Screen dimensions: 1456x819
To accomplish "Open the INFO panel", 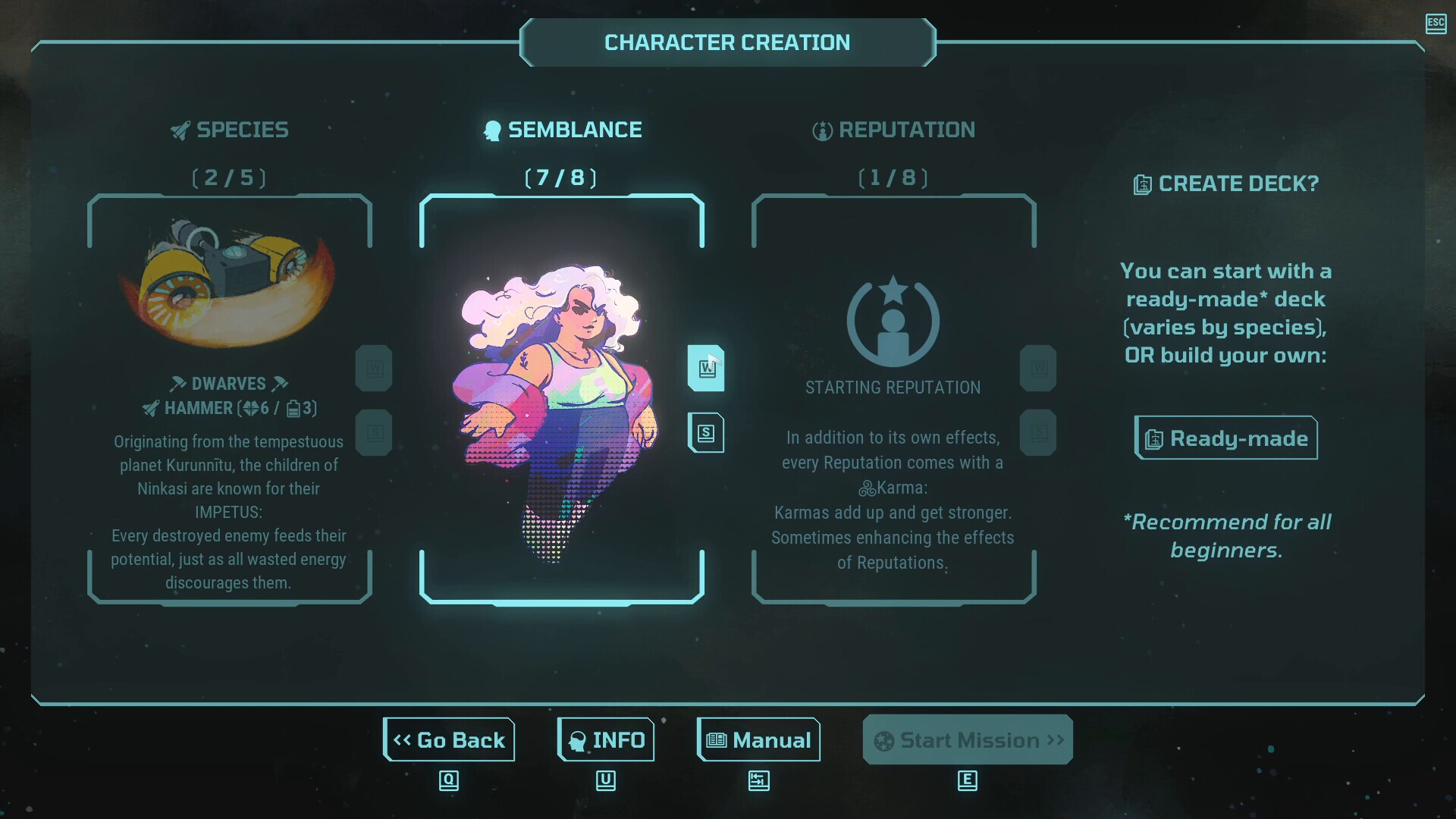I will [x=605, y=739].
